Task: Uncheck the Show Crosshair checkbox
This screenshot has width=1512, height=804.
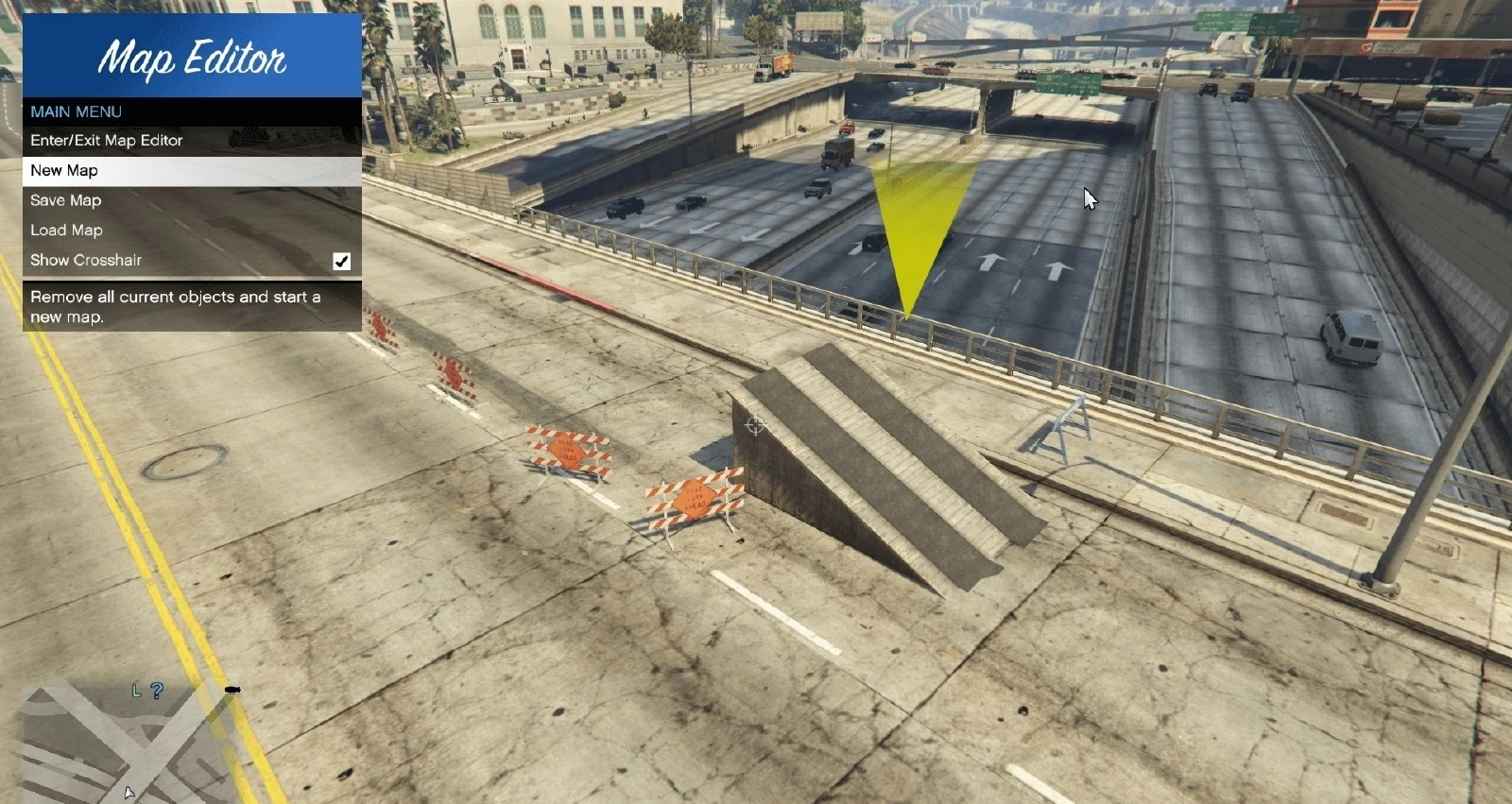Action: click(x=342, y=262)
